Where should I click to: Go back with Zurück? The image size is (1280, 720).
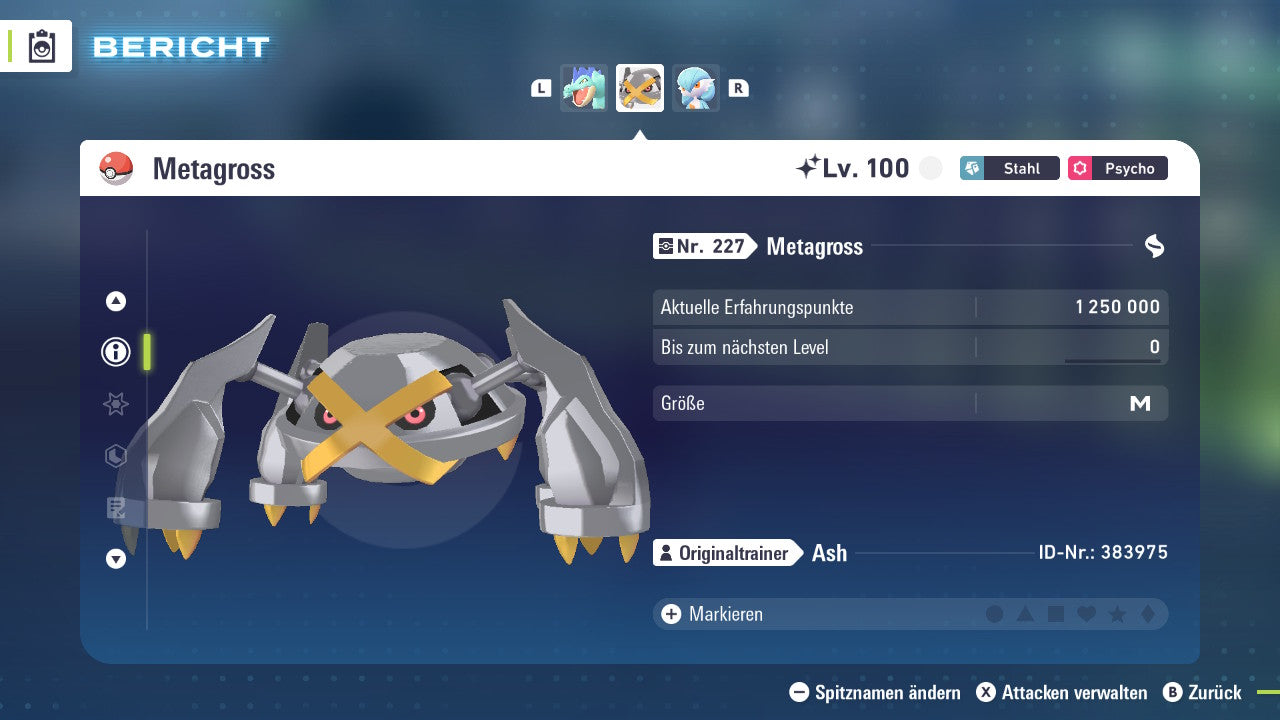(1202, 692)
